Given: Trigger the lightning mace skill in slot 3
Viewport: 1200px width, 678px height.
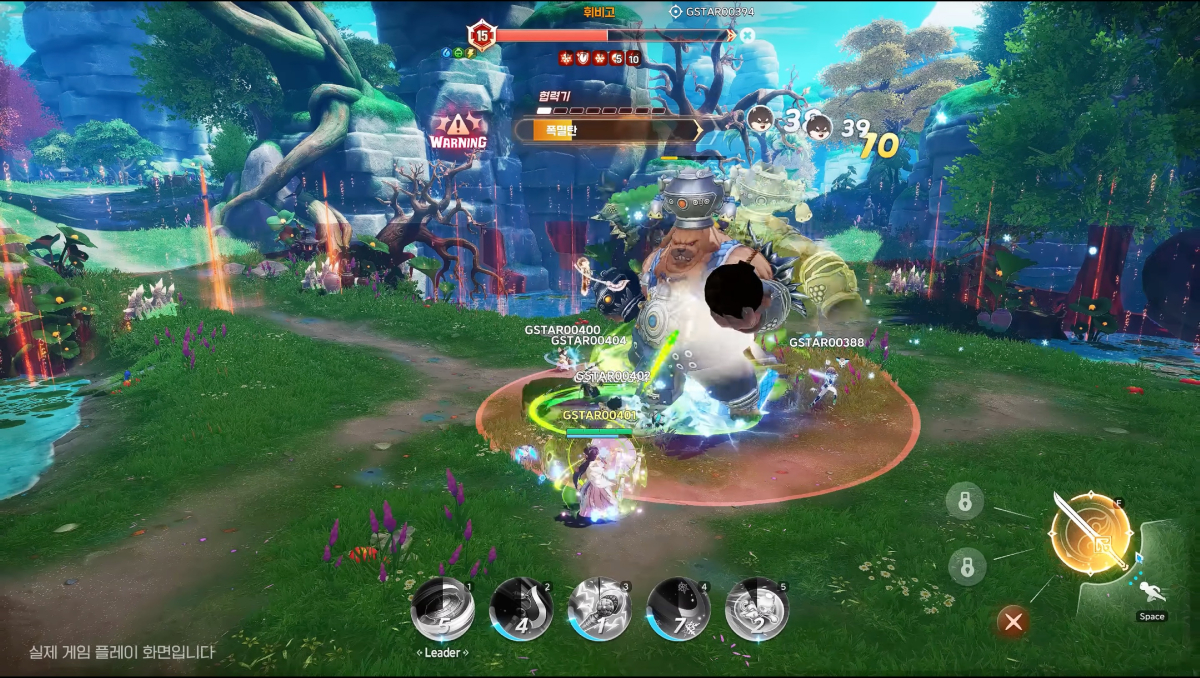Looking at the screenshot, I should click(x=599, y=609).
